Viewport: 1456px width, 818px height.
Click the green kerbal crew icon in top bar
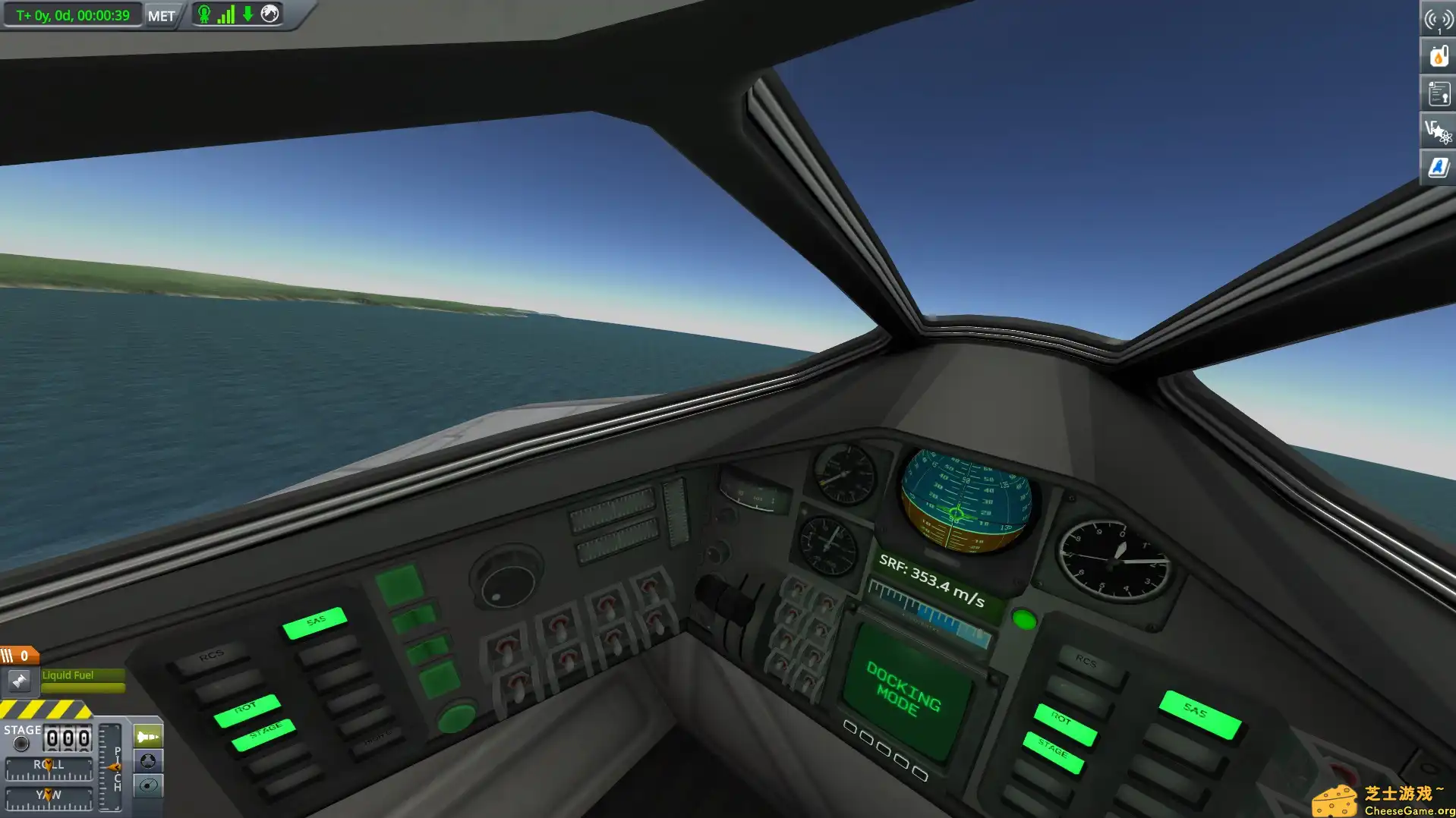(x=203, y=13)
